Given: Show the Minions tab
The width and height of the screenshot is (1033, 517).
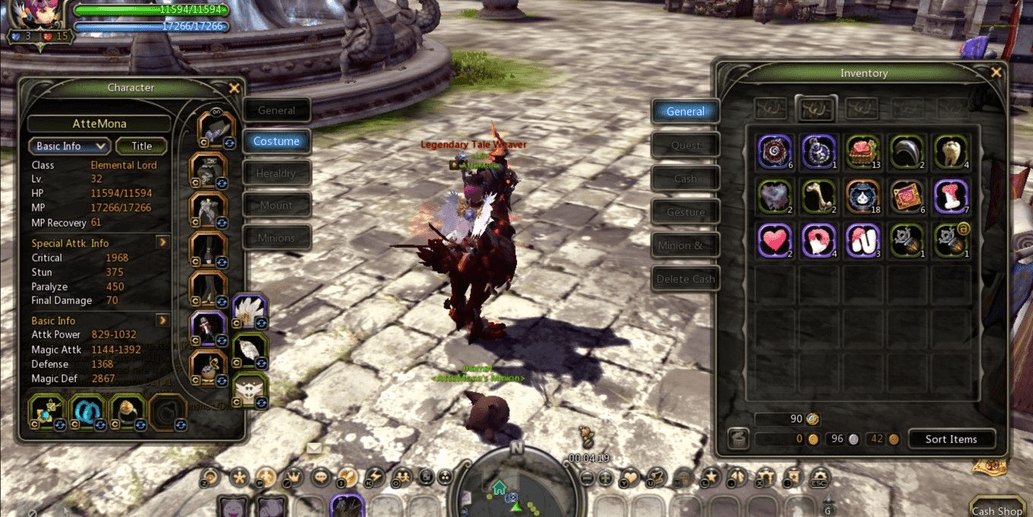Looking at the screenshot, I should click(x=277, y=238).
